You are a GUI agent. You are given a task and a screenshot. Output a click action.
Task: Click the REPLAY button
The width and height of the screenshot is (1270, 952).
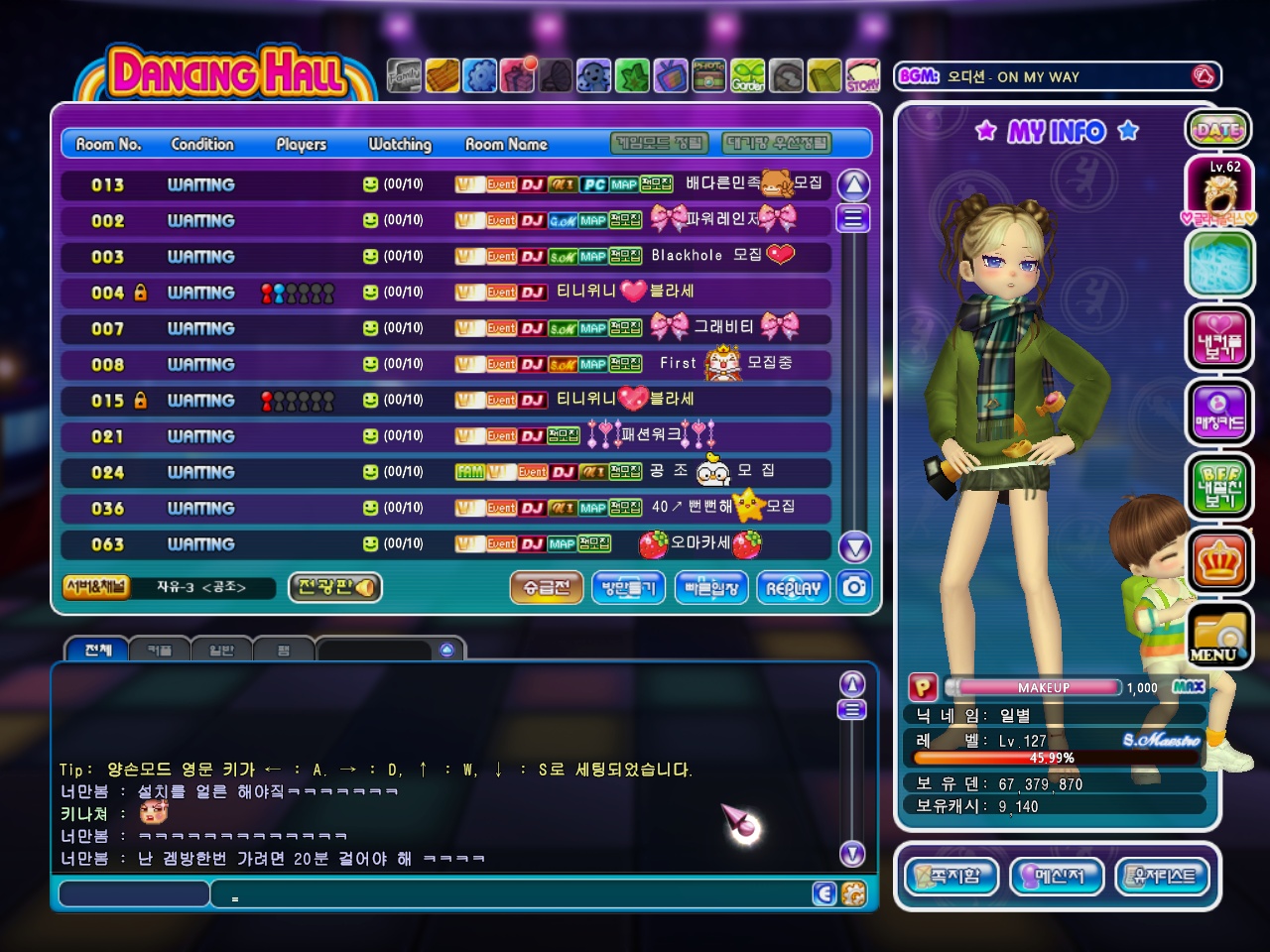click(x=793, y=587)
